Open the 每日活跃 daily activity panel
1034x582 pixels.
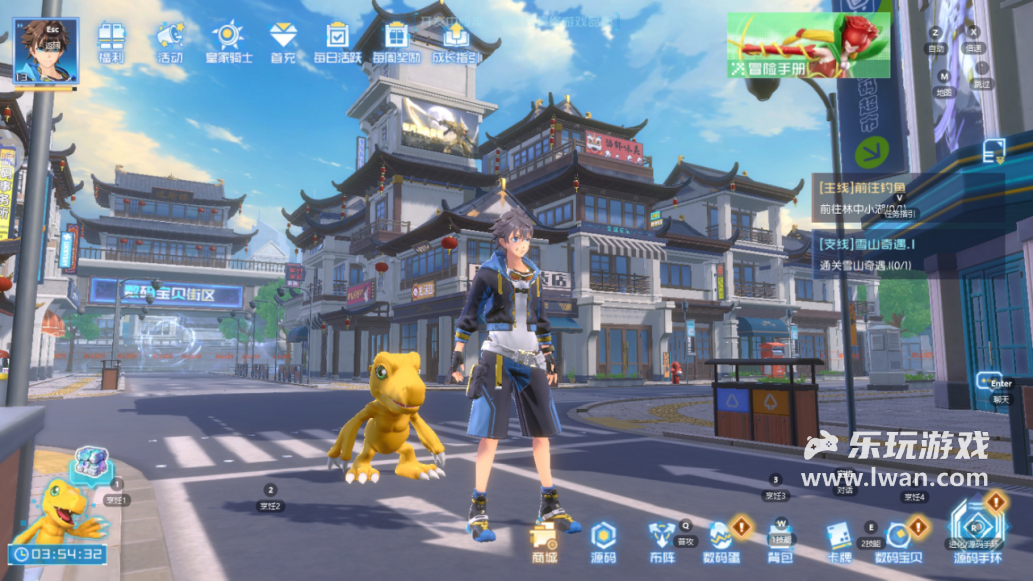(x=336, y=40)
